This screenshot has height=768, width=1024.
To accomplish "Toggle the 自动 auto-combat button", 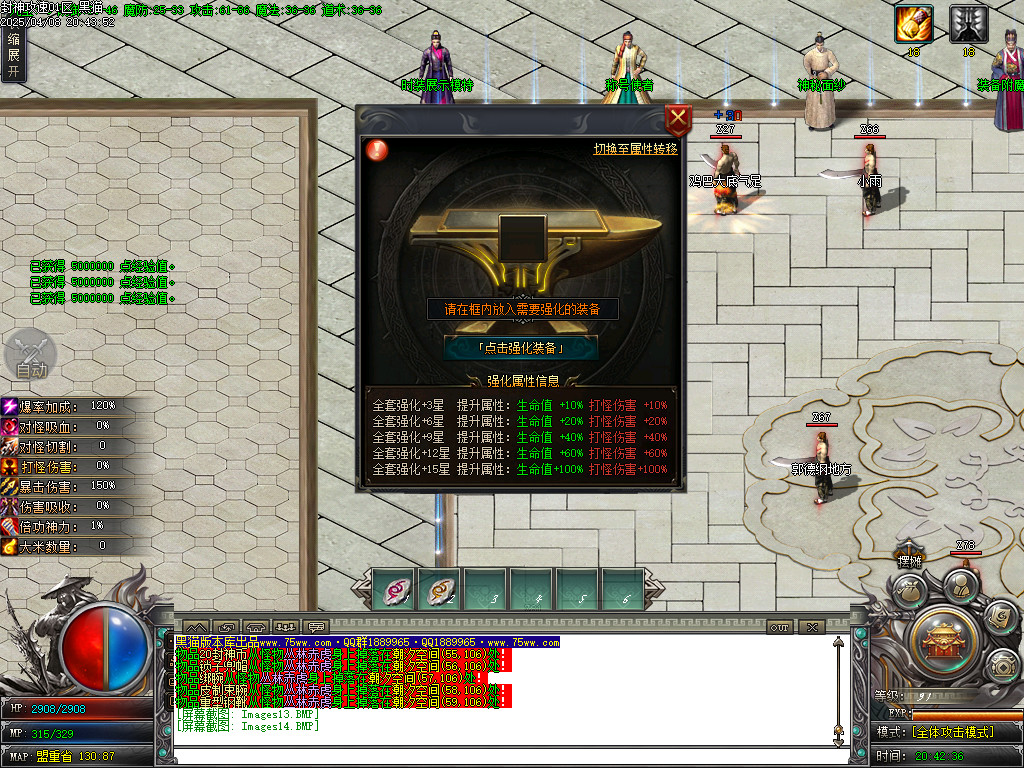I will (x=30, y=356).
